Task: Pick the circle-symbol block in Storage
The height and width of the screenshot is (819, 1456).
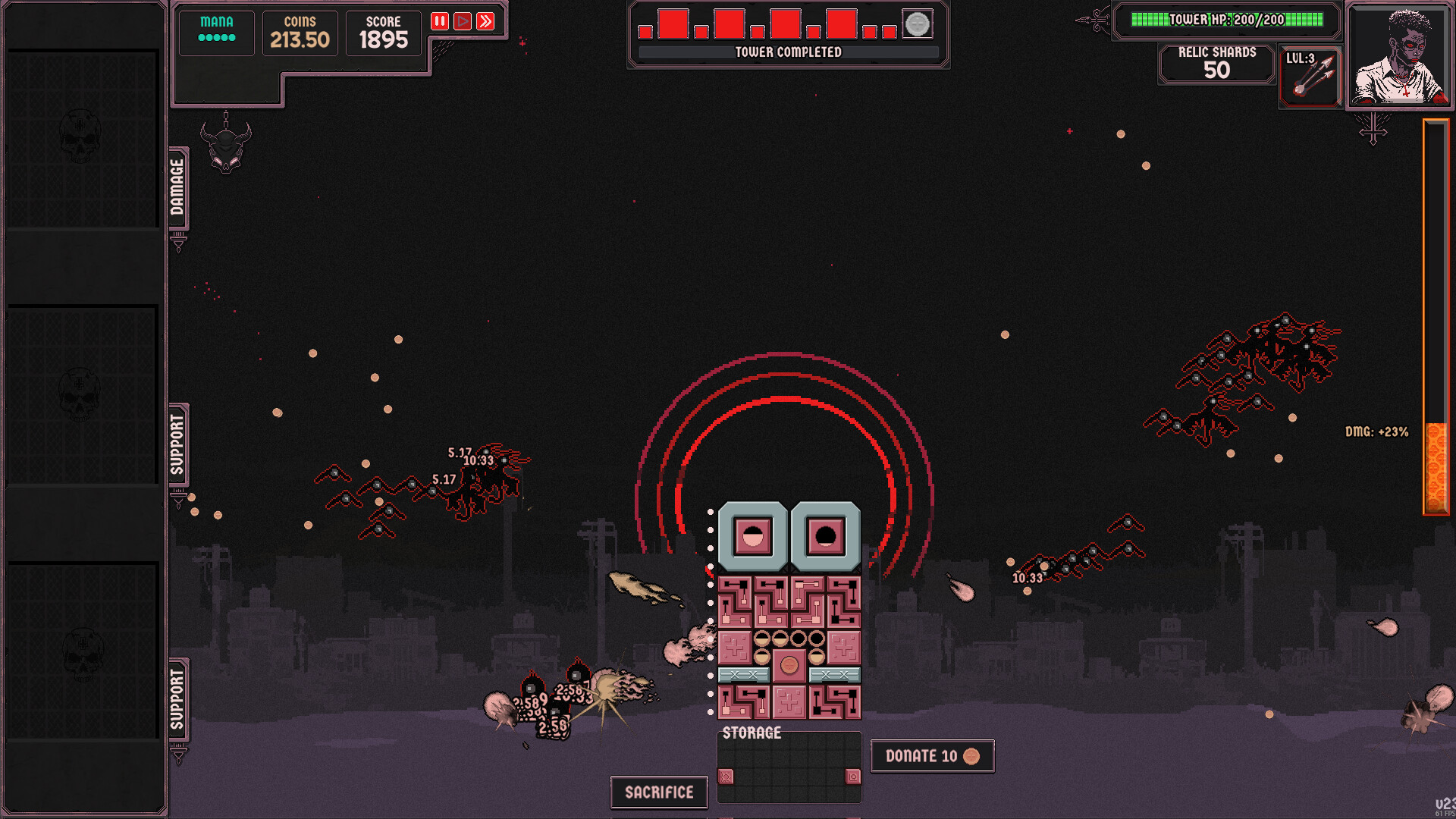Action: pos(853,777)
